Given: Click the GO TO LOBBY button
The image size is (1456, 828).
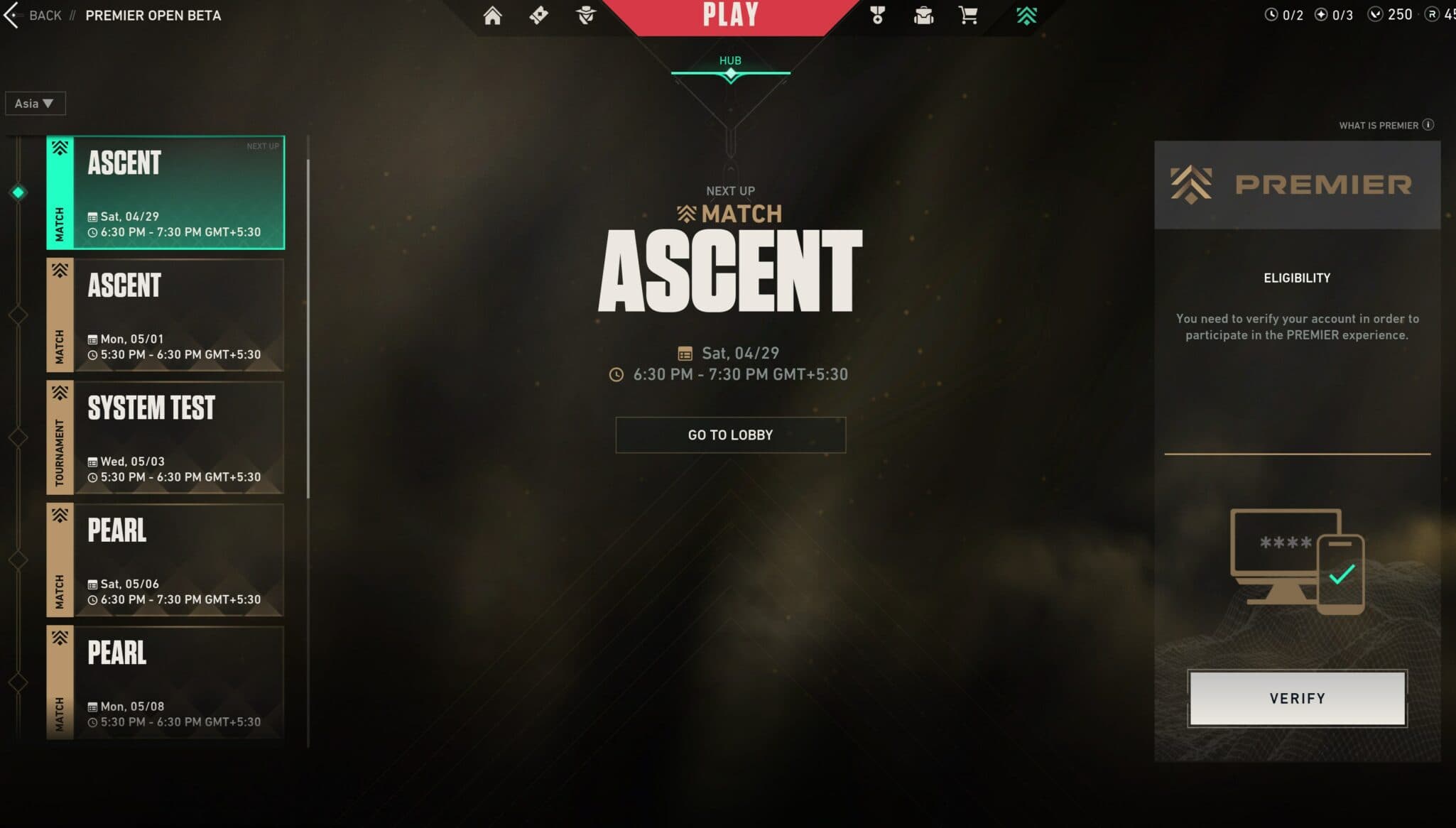Looking at the screenshot, I should tap(730, 435).
